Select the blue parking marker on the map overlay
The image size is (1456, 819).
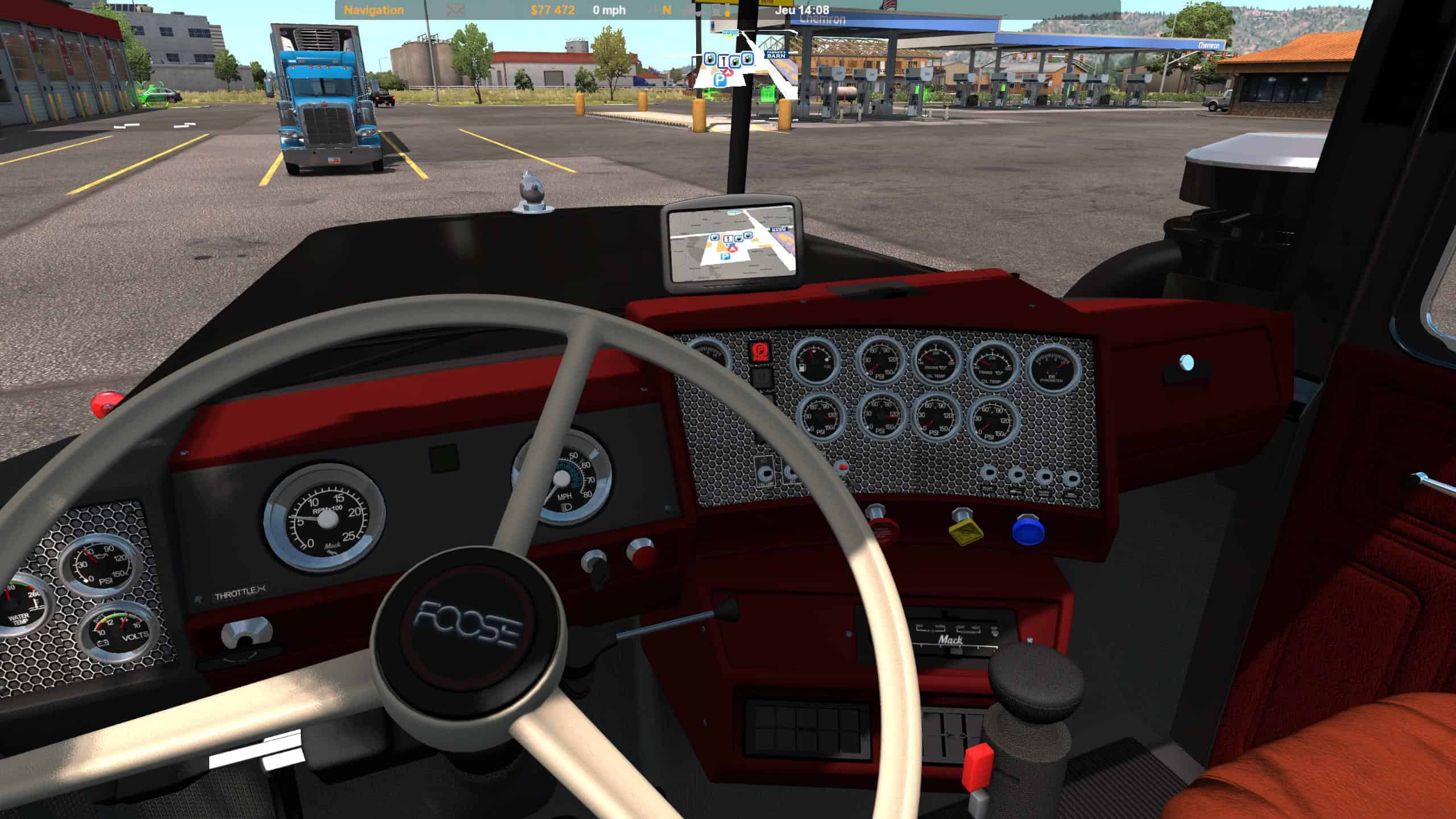tap(721, 80)
